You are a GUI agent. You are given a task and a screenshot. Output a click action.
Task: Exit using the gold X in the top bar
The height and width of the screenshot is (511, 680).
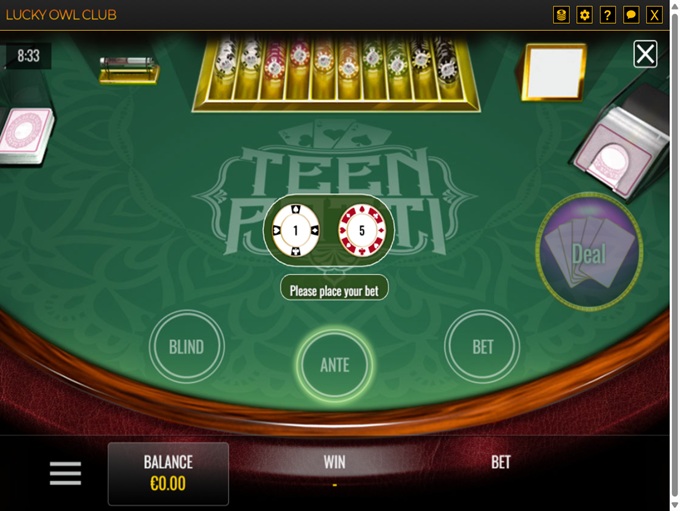655,15
